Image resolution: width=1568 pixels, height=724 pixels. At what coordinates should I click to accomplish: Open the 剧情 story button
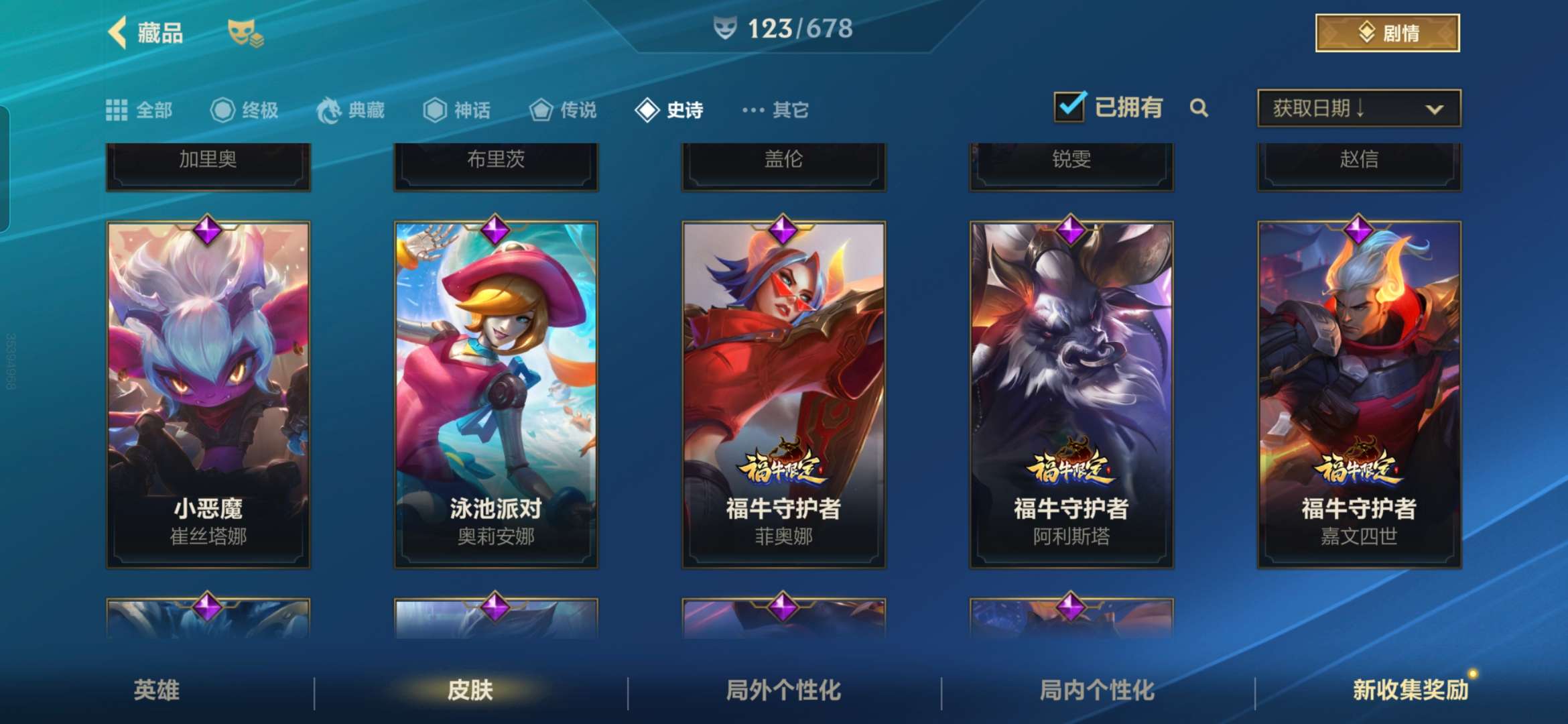1387,33
